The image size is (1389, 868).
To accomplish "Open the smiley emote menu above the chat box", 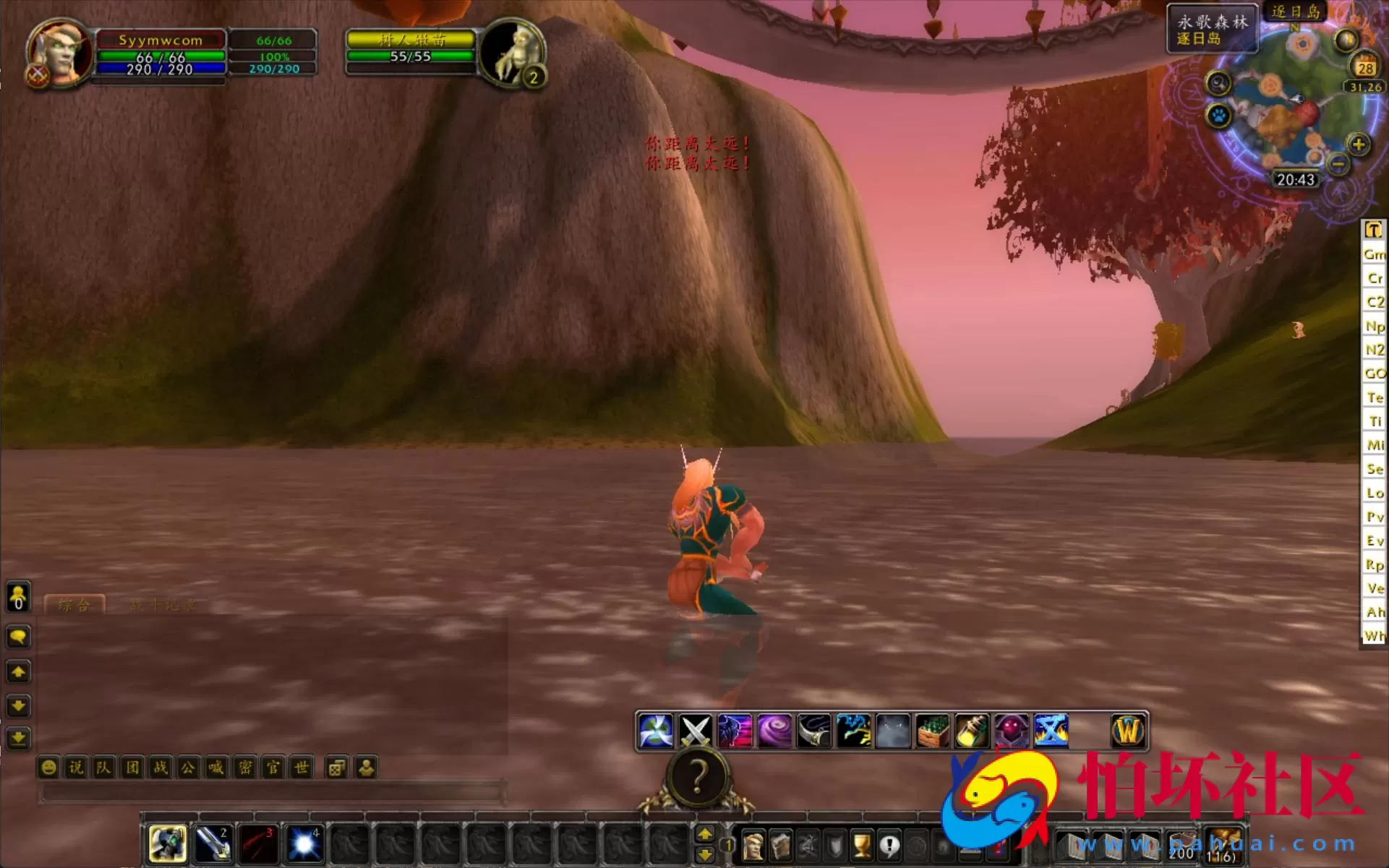I will click(48, 768).
